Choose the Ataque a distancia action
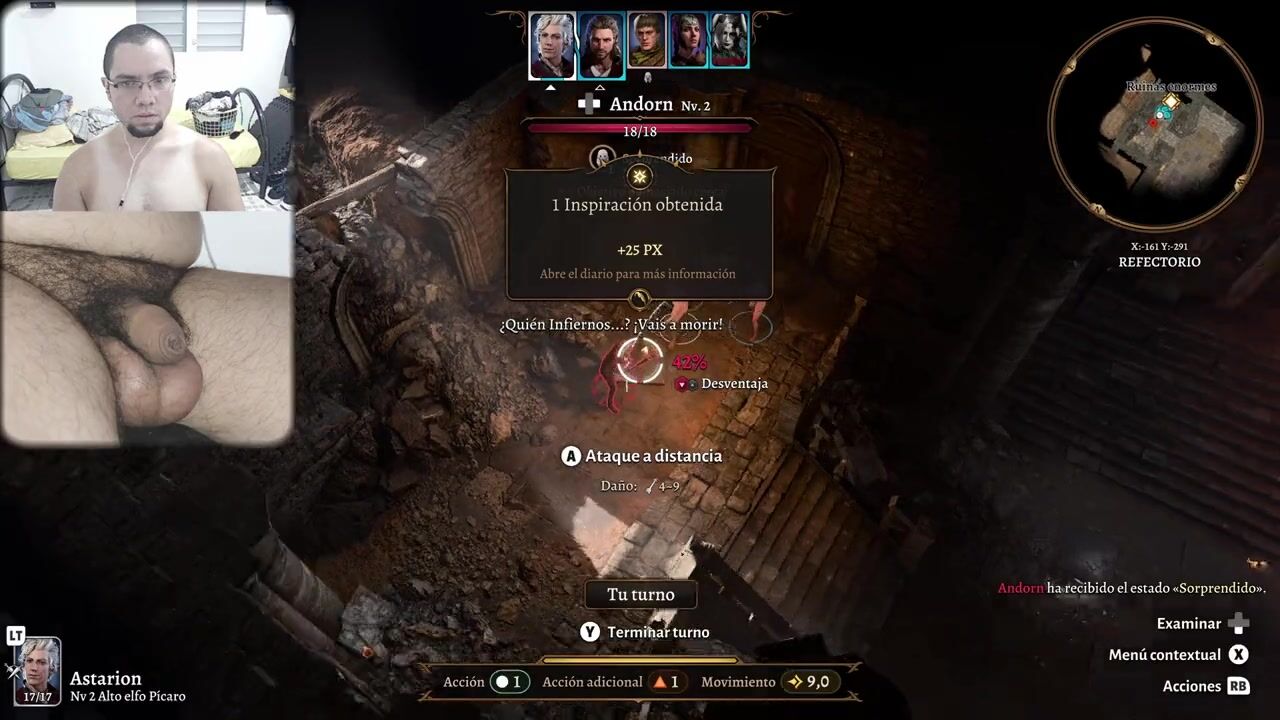The image size is (1280, 720). (x=652, y=456)
